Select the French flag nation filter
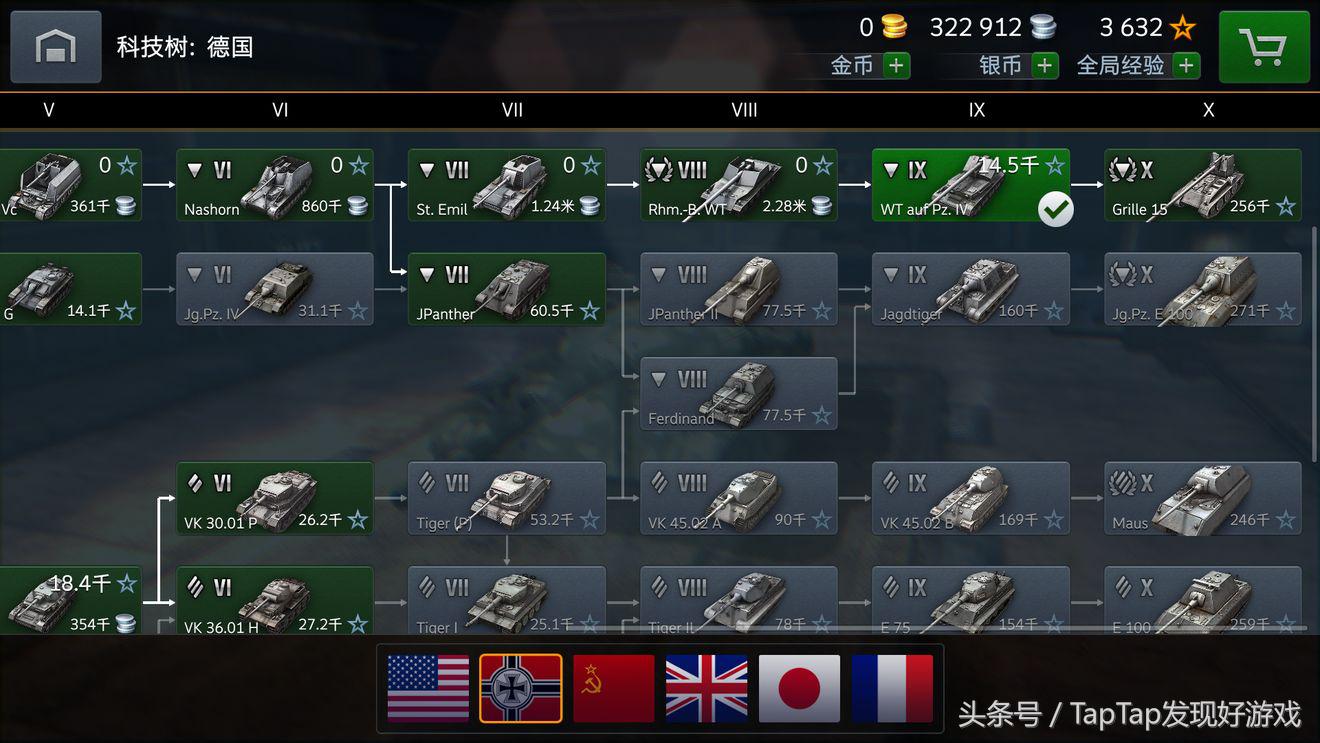Screen dimensions: 1320x743 click(x=892, y=689)
